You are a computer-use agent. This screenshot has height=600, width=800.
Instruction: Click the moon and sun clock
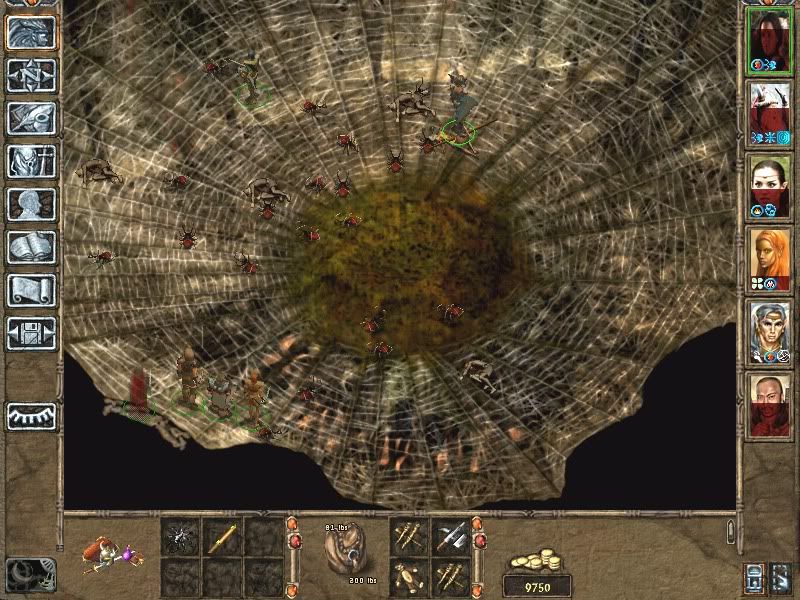tap(29, 573)
